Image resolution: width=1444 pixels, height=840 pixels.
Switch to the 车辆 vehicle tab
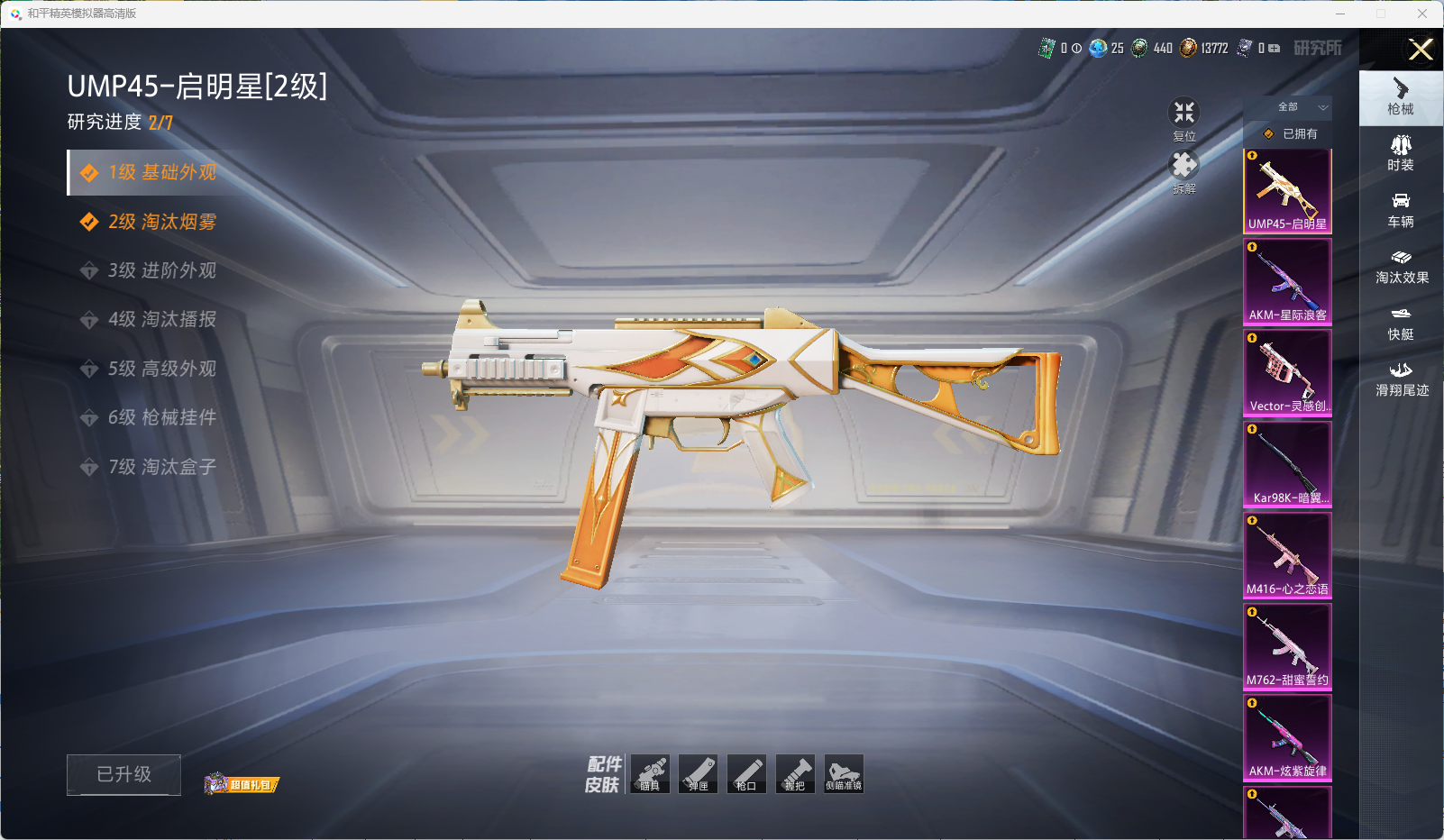[x=1401, y=209]
